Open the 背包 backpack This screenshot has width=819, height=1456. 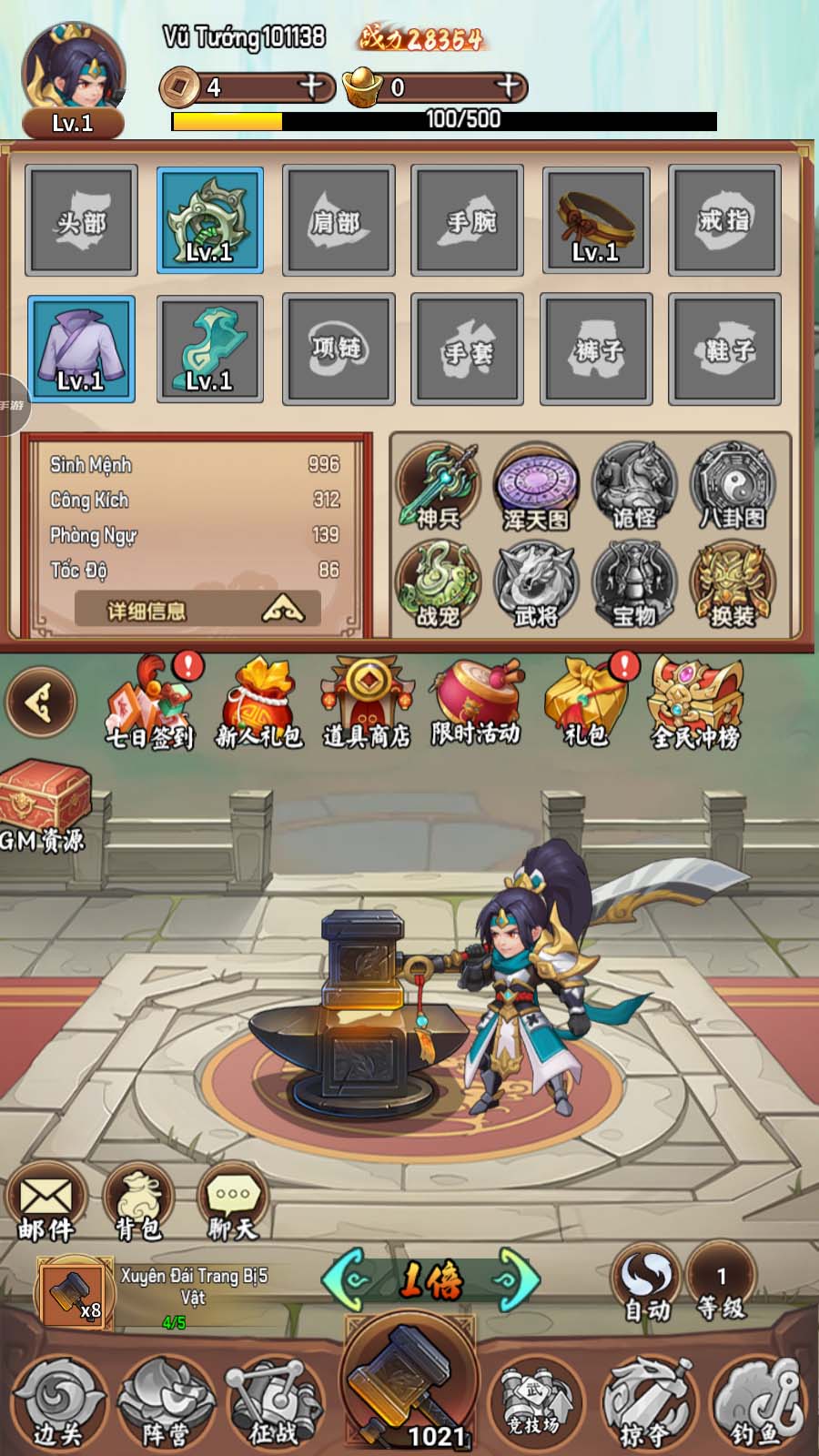click(139, 1203)
